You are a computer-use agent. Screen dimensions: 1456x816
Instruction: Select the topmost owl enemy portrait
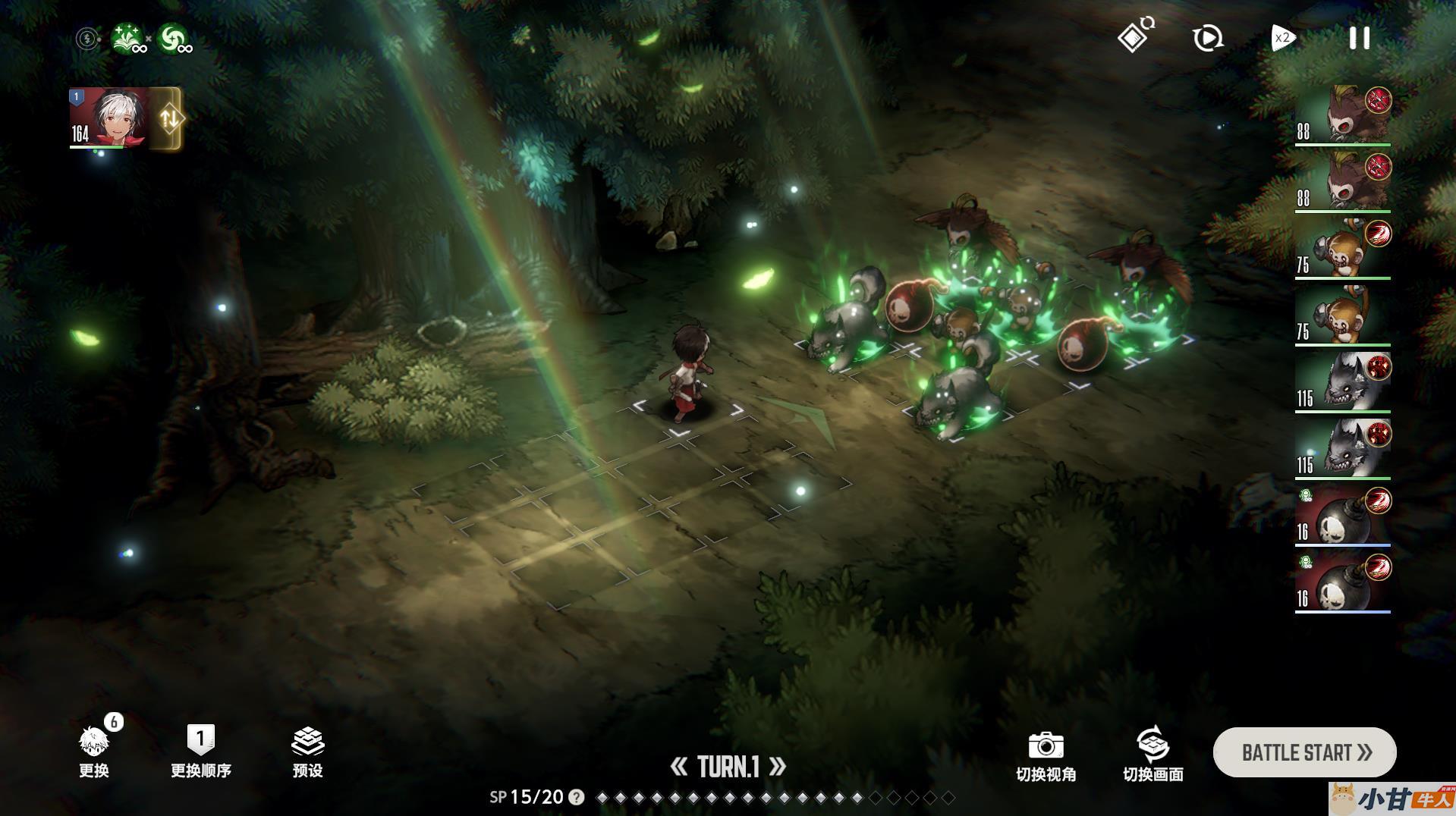[x=1343, y=115]
